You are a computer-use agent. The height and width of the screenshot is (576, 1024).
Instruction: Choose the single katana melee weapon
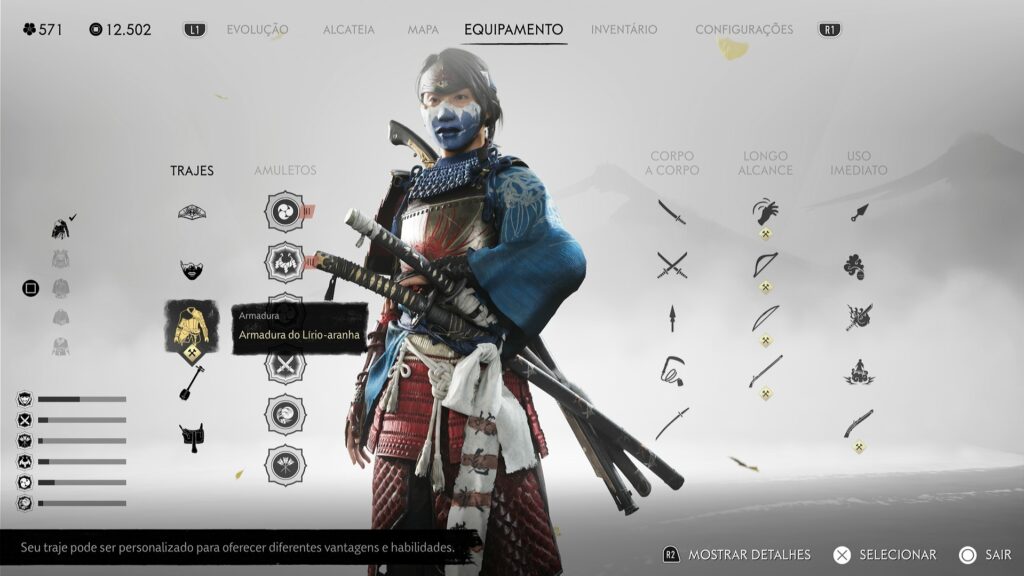pyautogui.click(x=672, y=212)
